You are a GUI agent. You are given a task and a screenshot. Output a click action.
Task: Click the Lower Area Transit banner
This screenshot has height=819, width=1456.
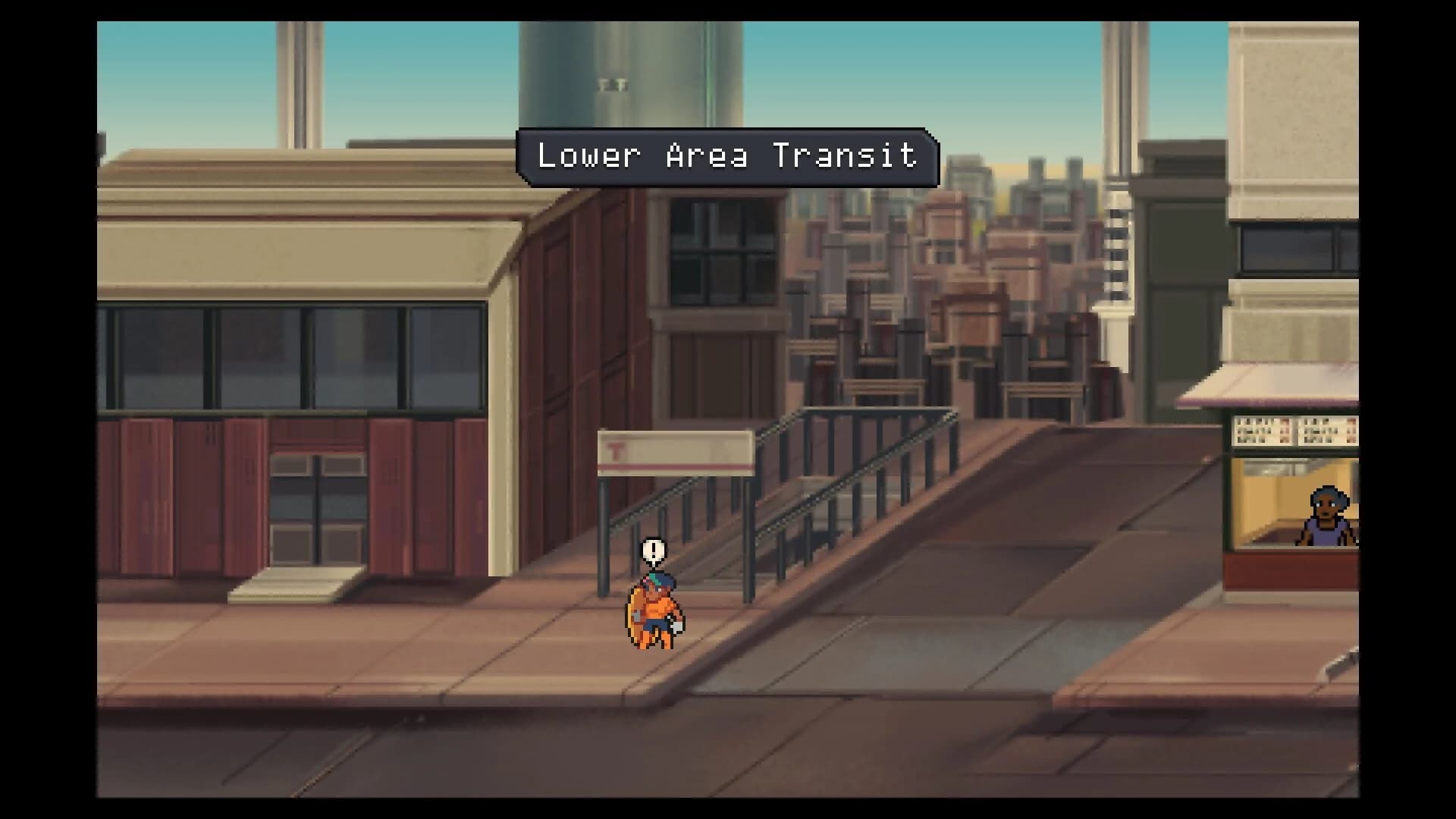[x=726, y=158]
